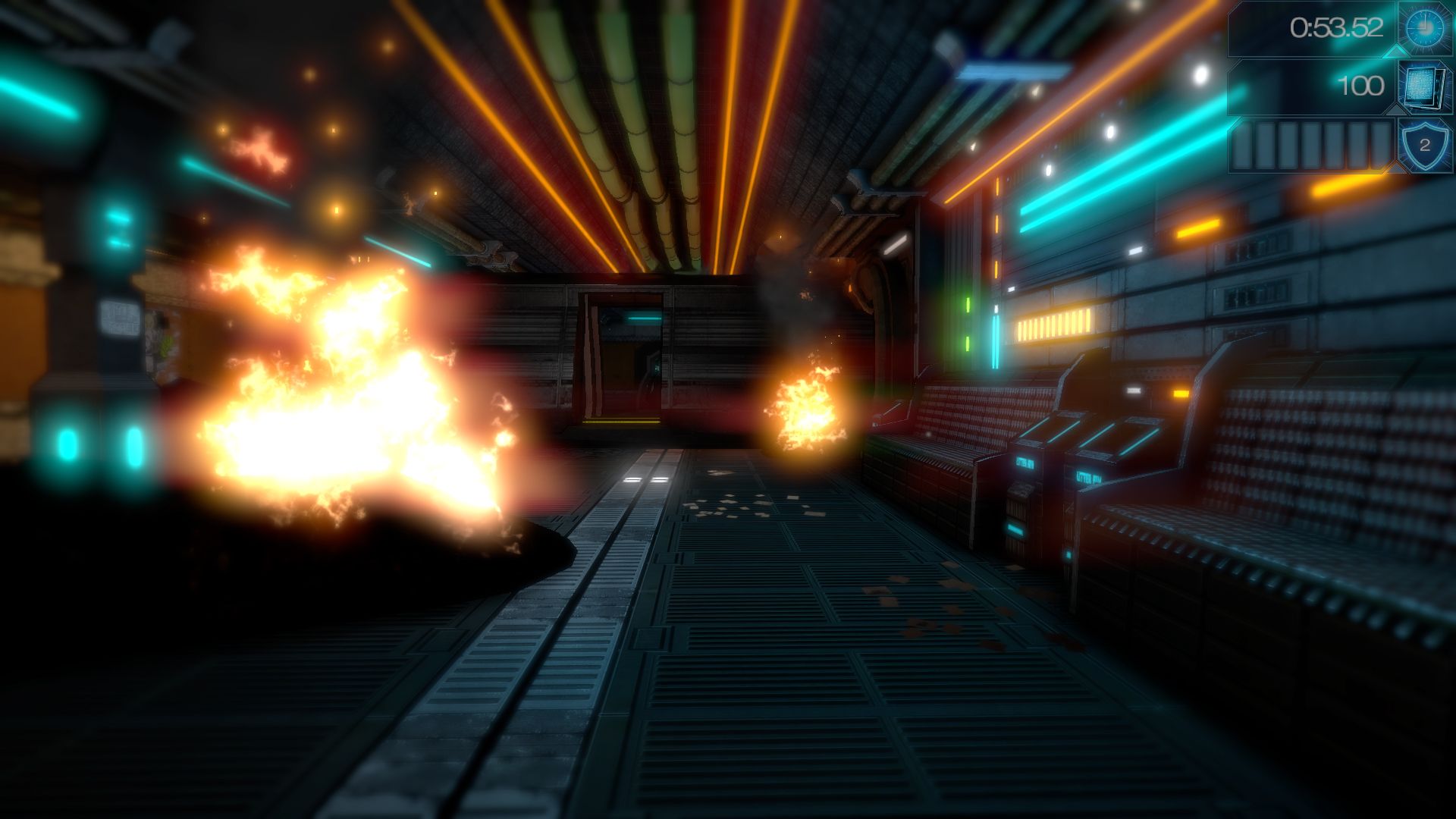Open the triangle arrow under the card counter
Viewport: 1456px width, 819px height.
coord(1397,109)
